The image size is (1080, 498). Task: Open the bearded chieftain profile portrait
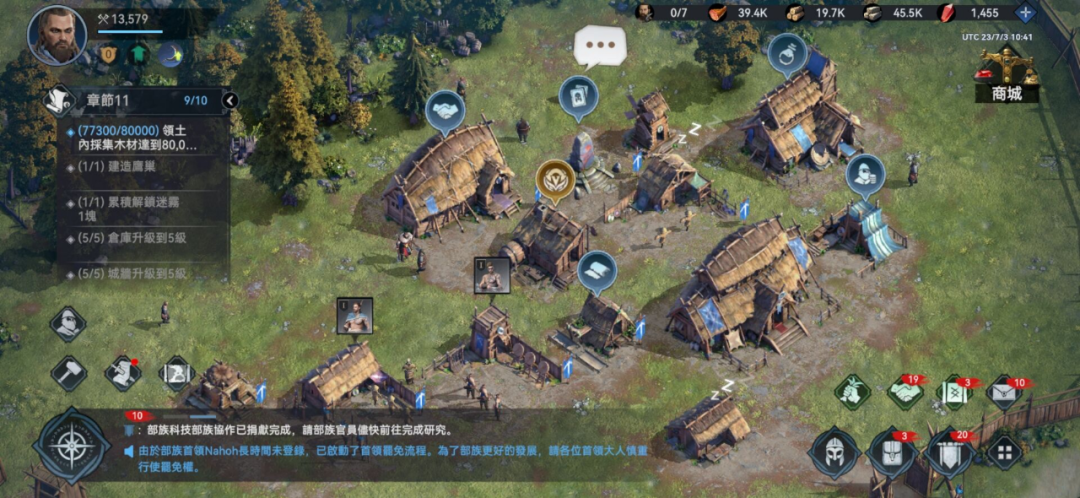tap(57, 34)
